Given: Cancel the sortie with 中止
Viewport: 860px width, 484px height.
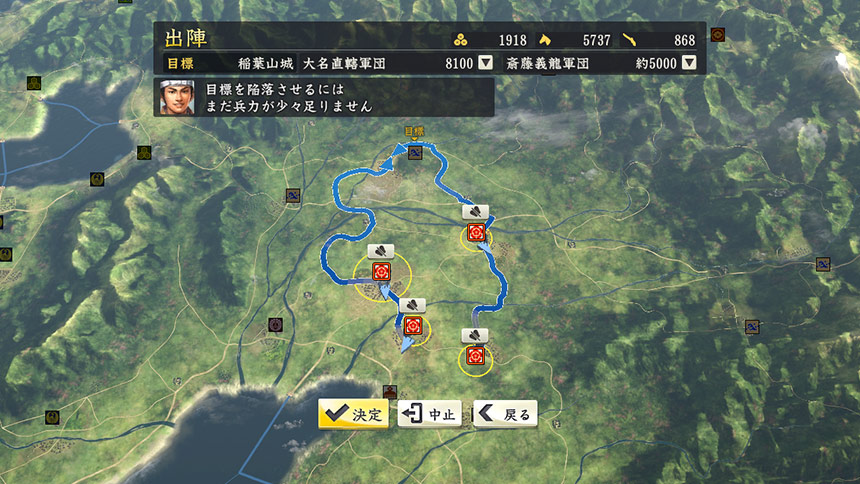Looking at the screenshot, I should coord(430,414).
